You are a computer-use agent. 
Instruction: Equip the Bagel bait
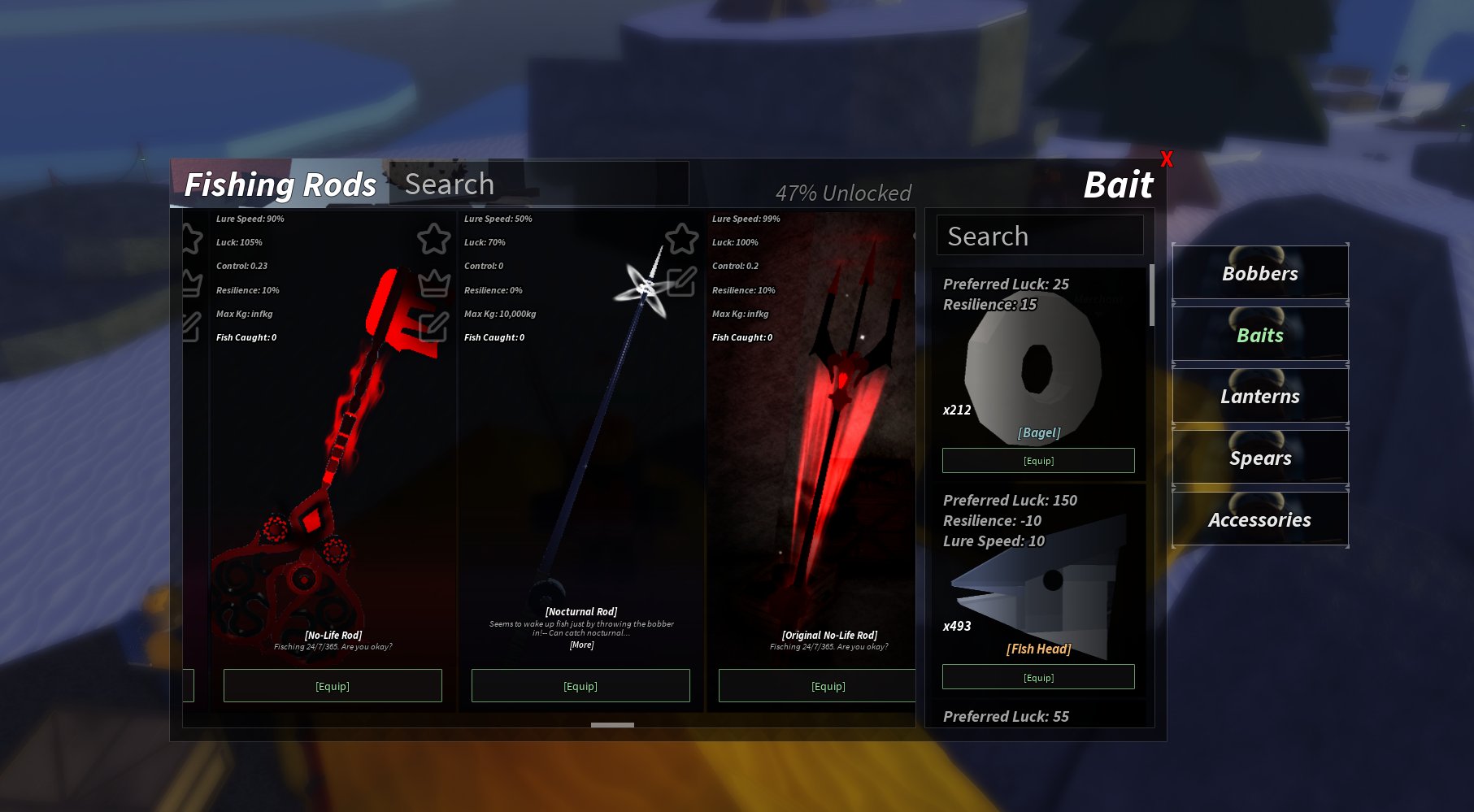point(1038,461)
